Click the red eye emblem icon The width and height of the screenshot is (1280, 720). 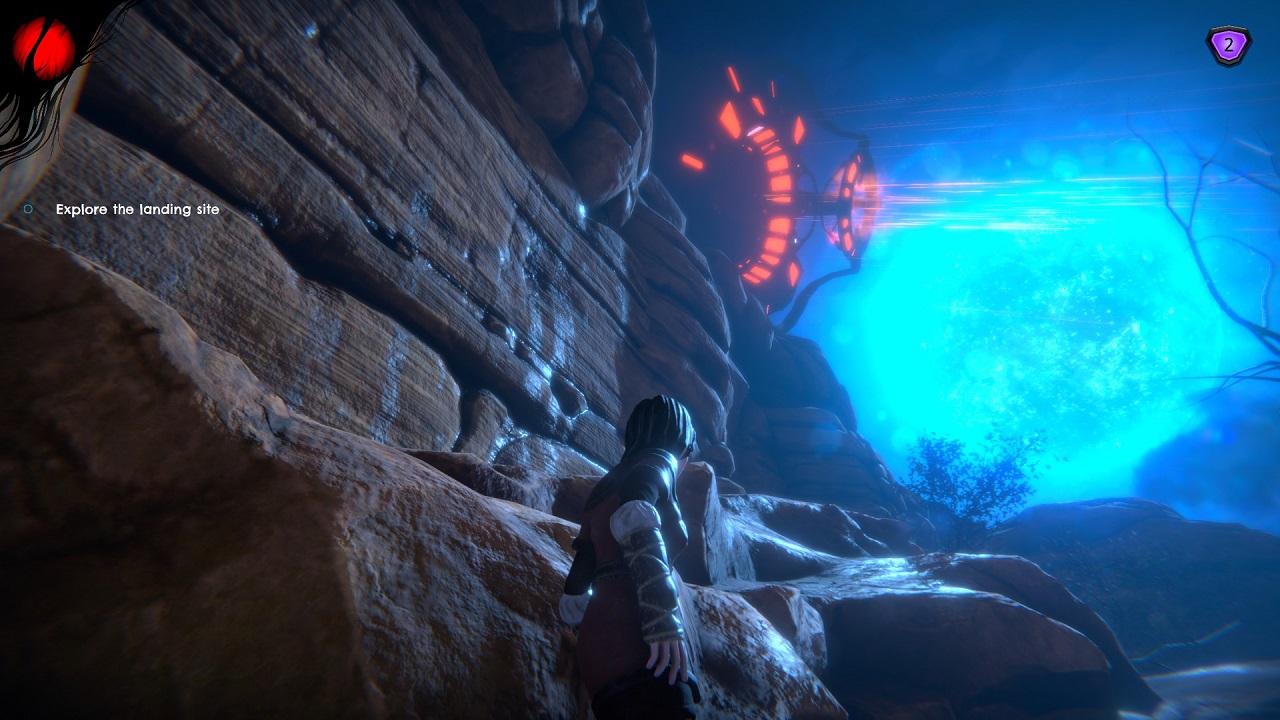click(44, 47)
